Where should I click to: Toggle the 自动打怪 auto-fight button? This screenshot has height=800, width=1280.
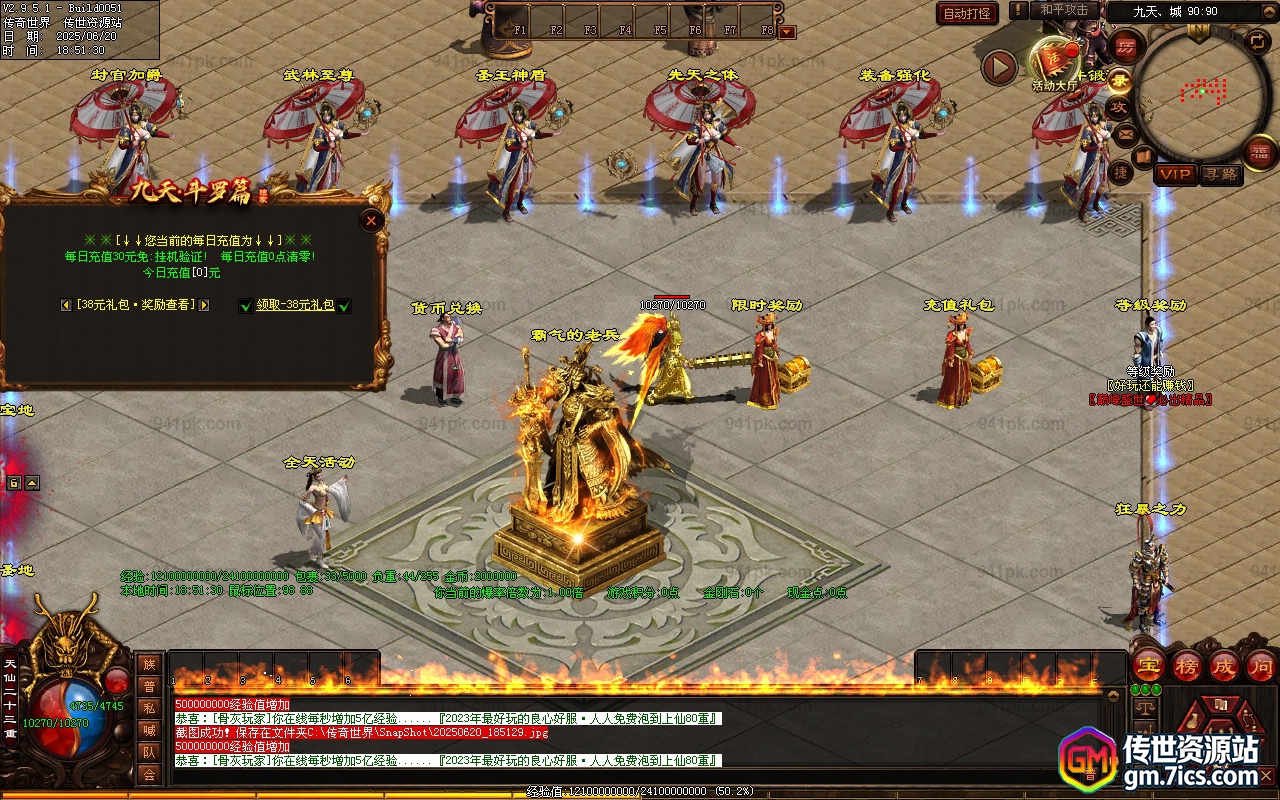(x=967, y=13)
